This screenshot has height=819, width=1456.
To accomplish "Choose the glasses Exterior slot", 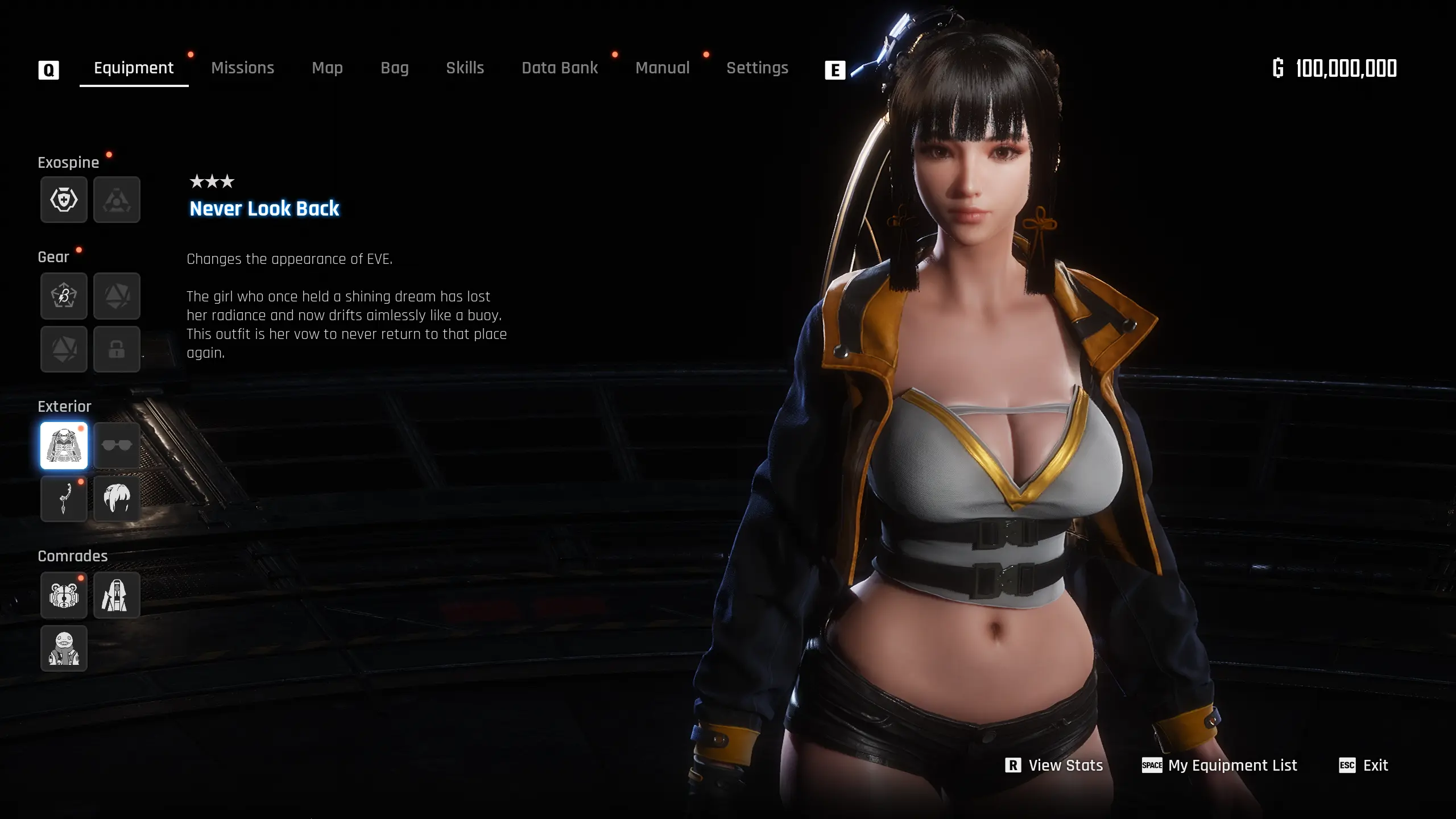I will pyautogui.click(x=117, y=445).
